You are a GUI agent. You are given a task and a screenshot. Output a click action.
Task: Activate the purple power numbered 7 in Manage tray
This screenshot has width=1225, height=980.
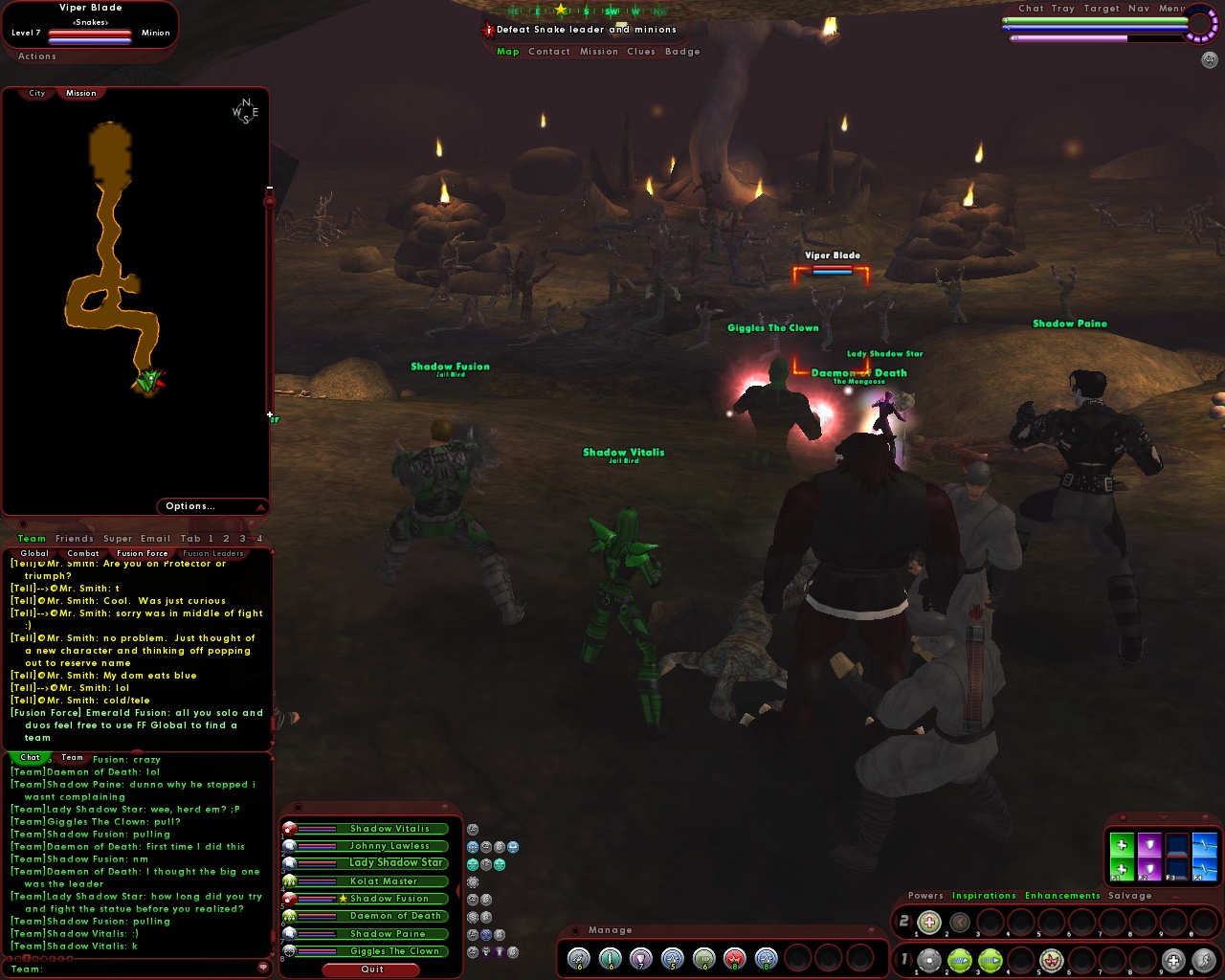coord(641,959)
